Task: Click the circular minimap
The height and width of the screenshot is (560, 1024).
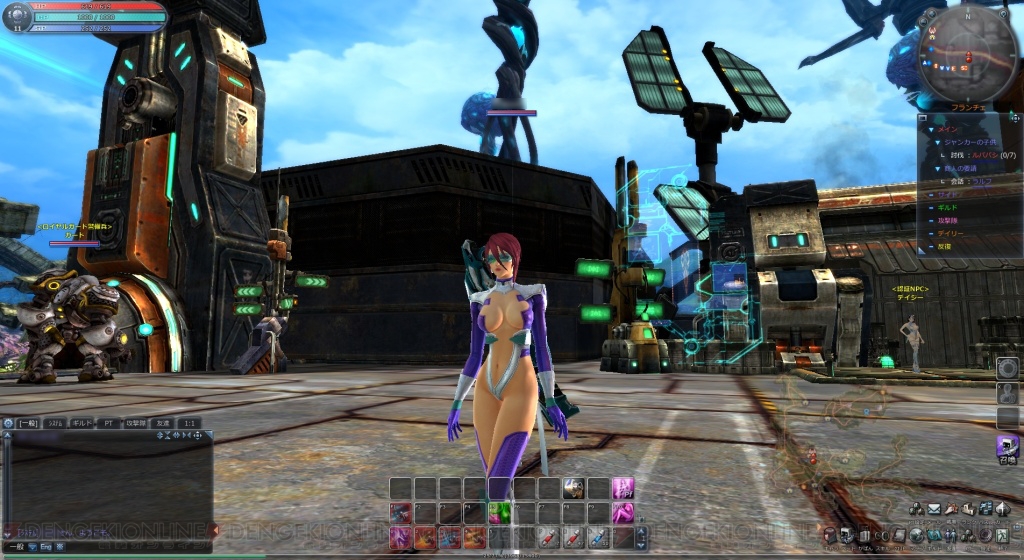Action: pos(966,55)
